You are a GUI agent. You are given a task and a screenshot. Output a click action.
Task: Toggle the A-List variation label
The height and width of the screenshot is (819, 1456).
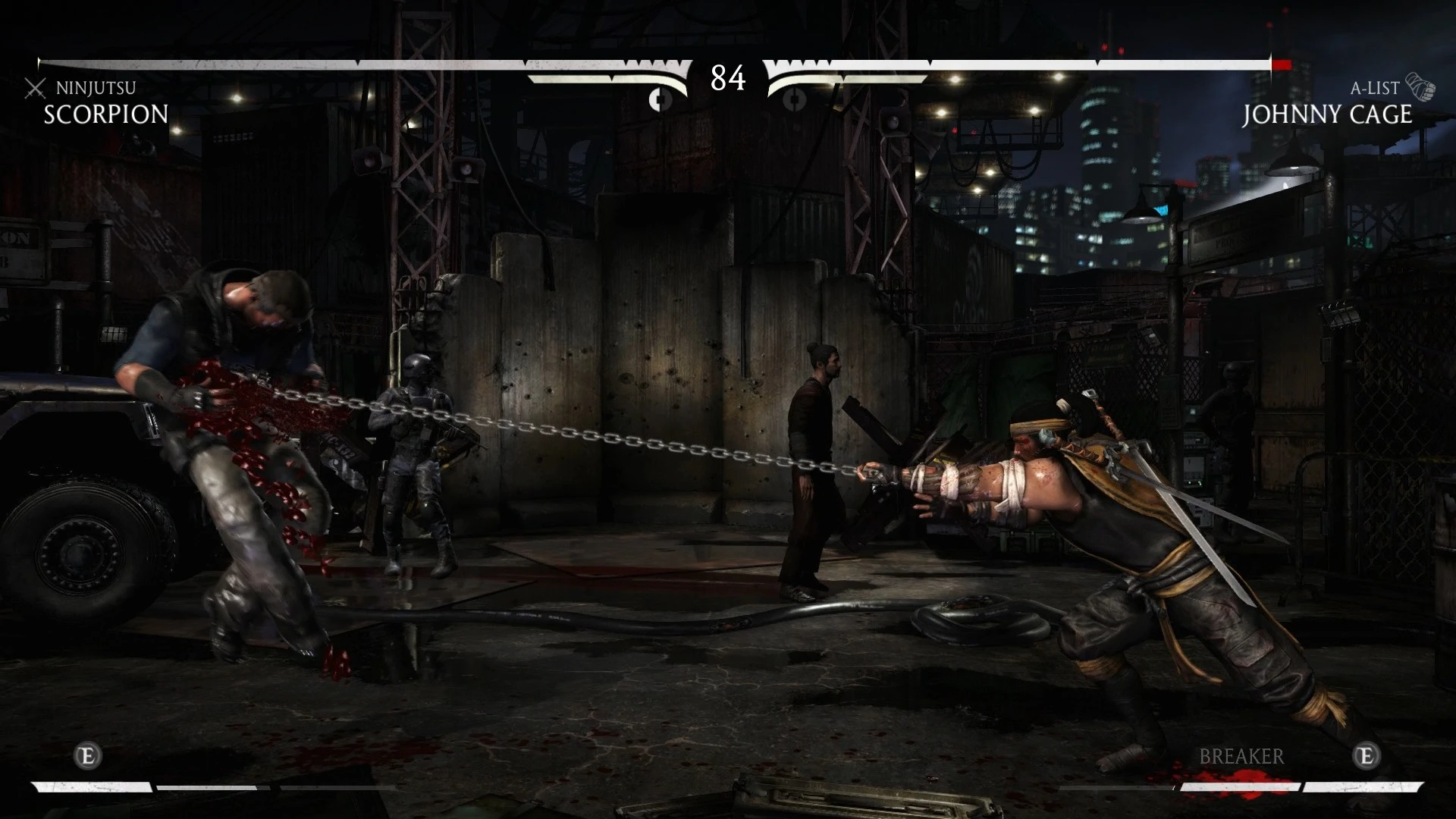(x=1373, y=87)
